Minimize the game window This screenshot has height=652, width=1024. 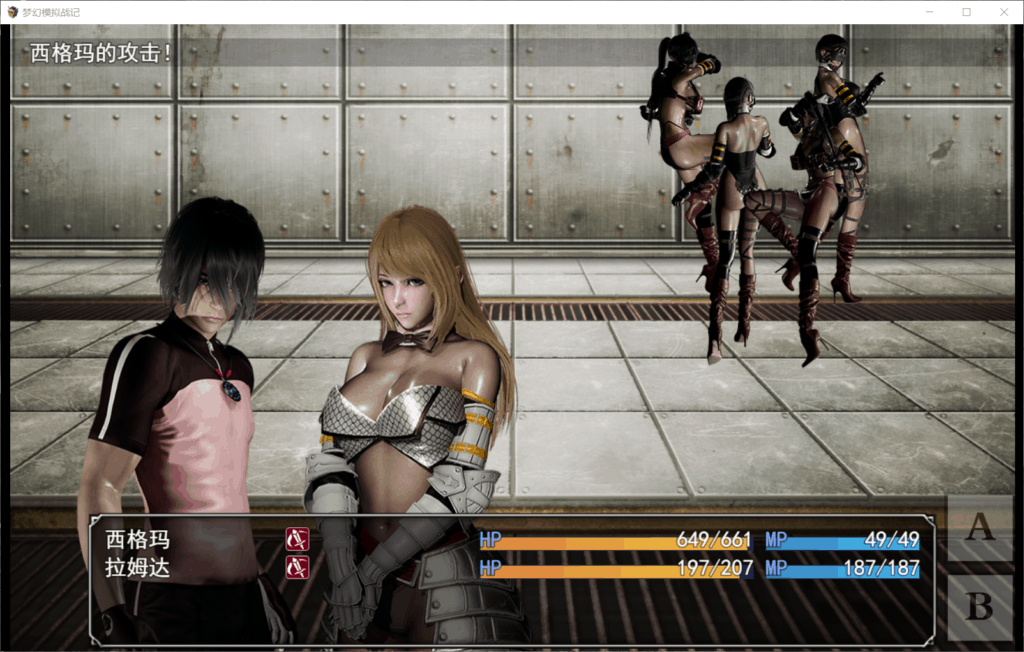coord(928,12)
